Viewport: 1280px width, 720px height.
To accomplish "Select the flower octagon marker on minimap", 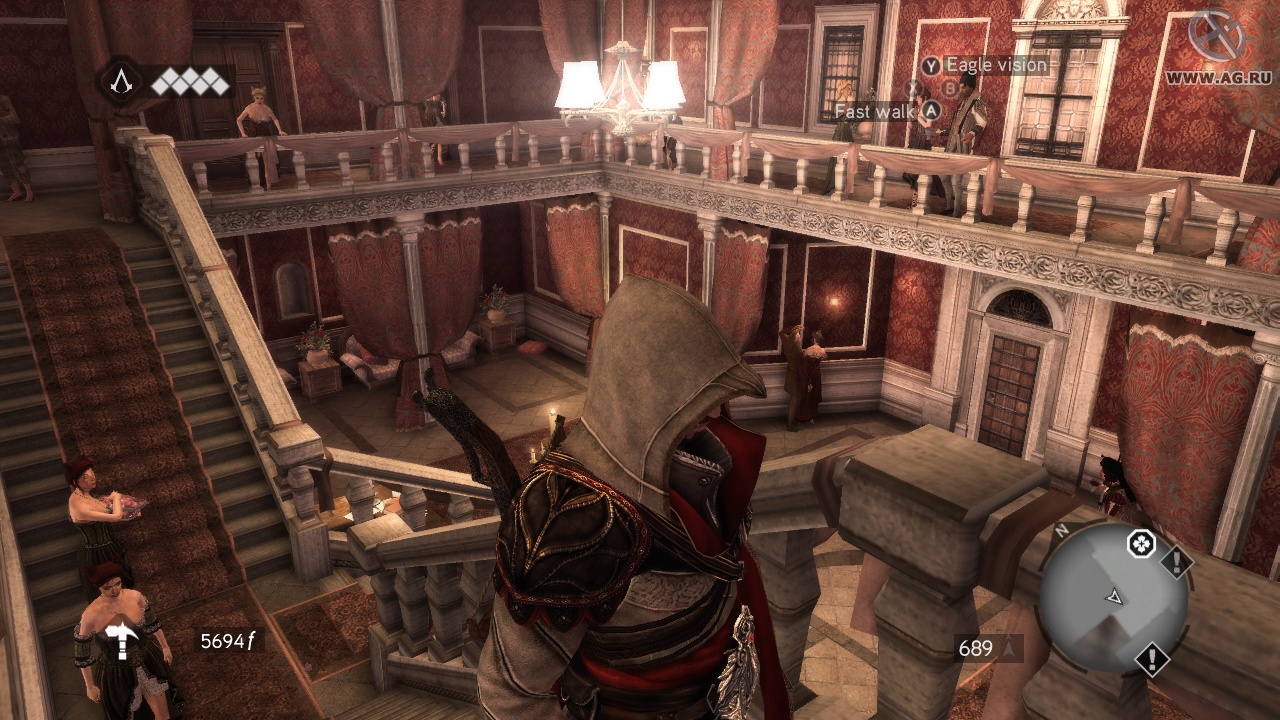I will click(x=1141, y=544).
